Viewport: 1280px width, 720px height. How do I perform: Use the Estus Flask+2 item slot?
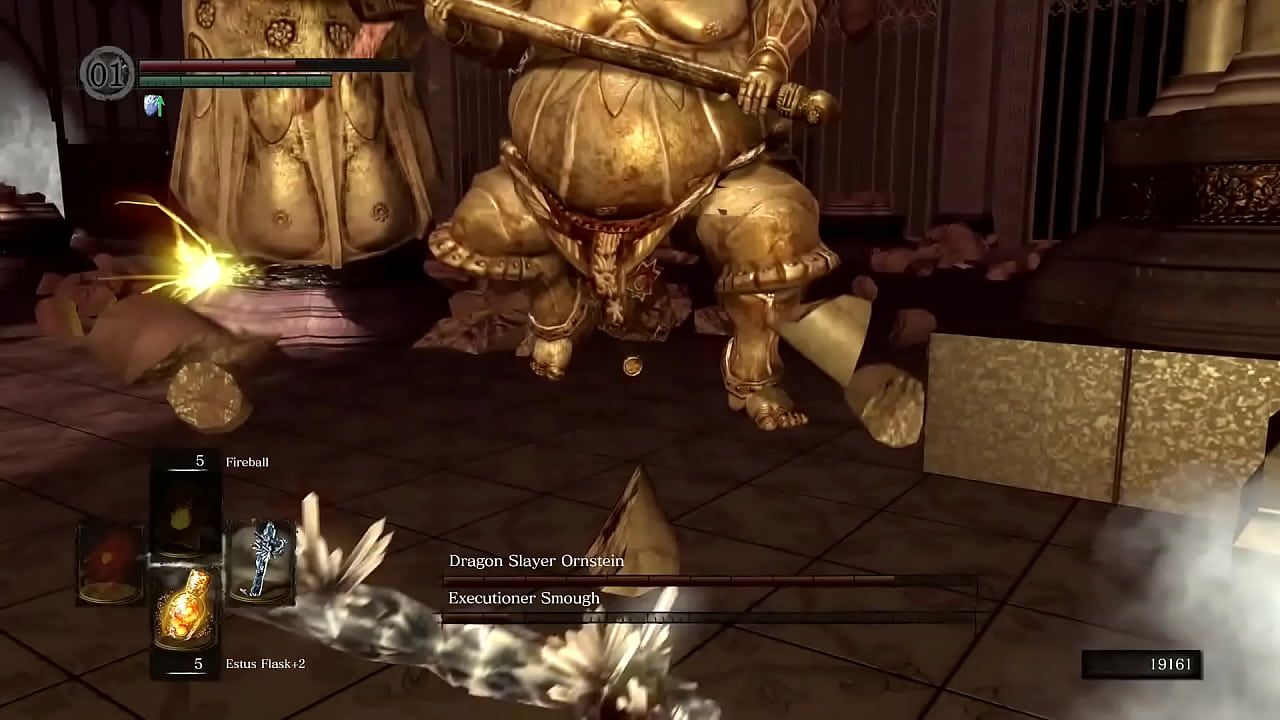click(184, 607)
